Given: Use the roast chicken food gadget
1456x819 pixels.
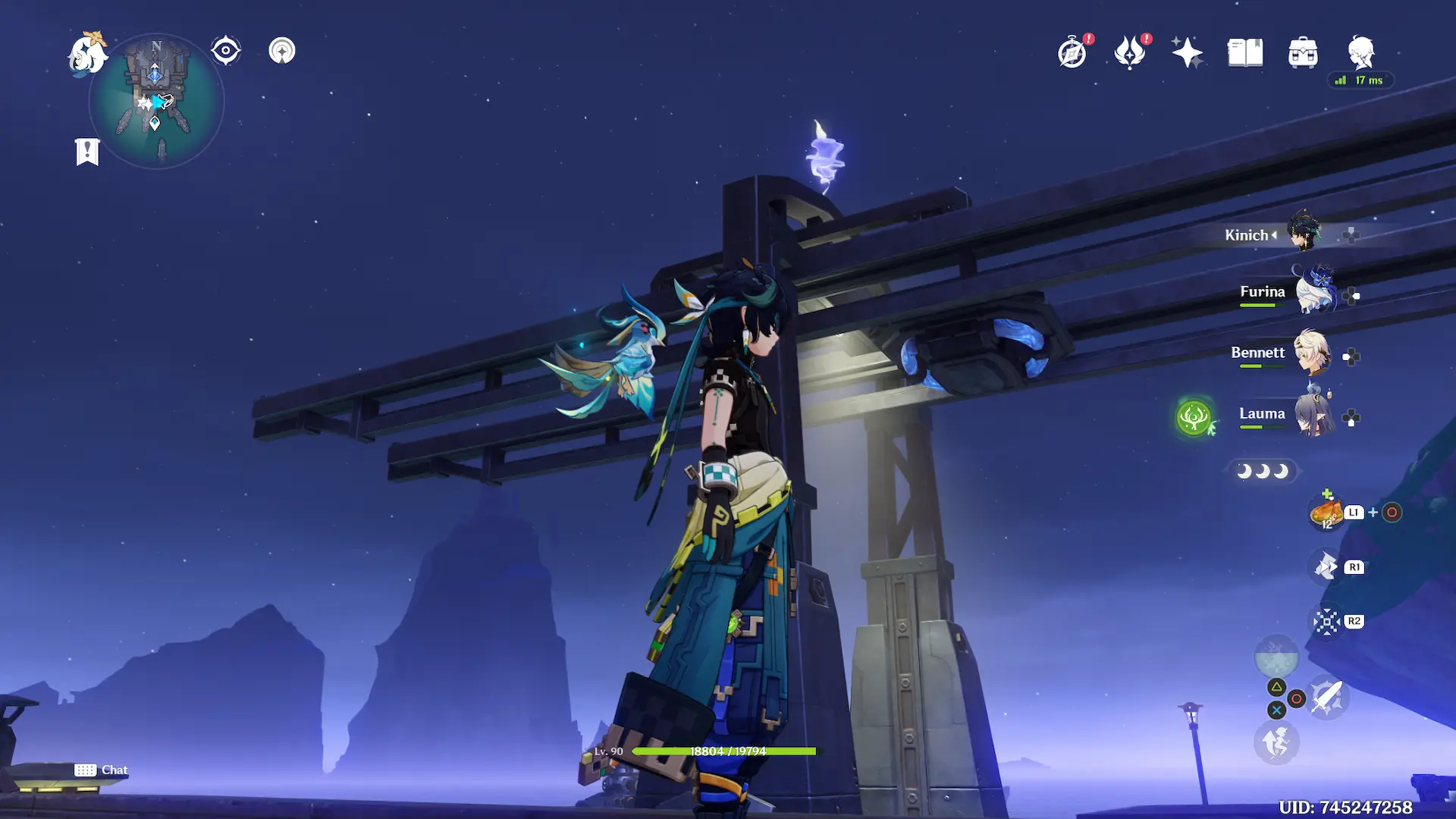Looking at the screenshot, I should [x=1326, y=513].
